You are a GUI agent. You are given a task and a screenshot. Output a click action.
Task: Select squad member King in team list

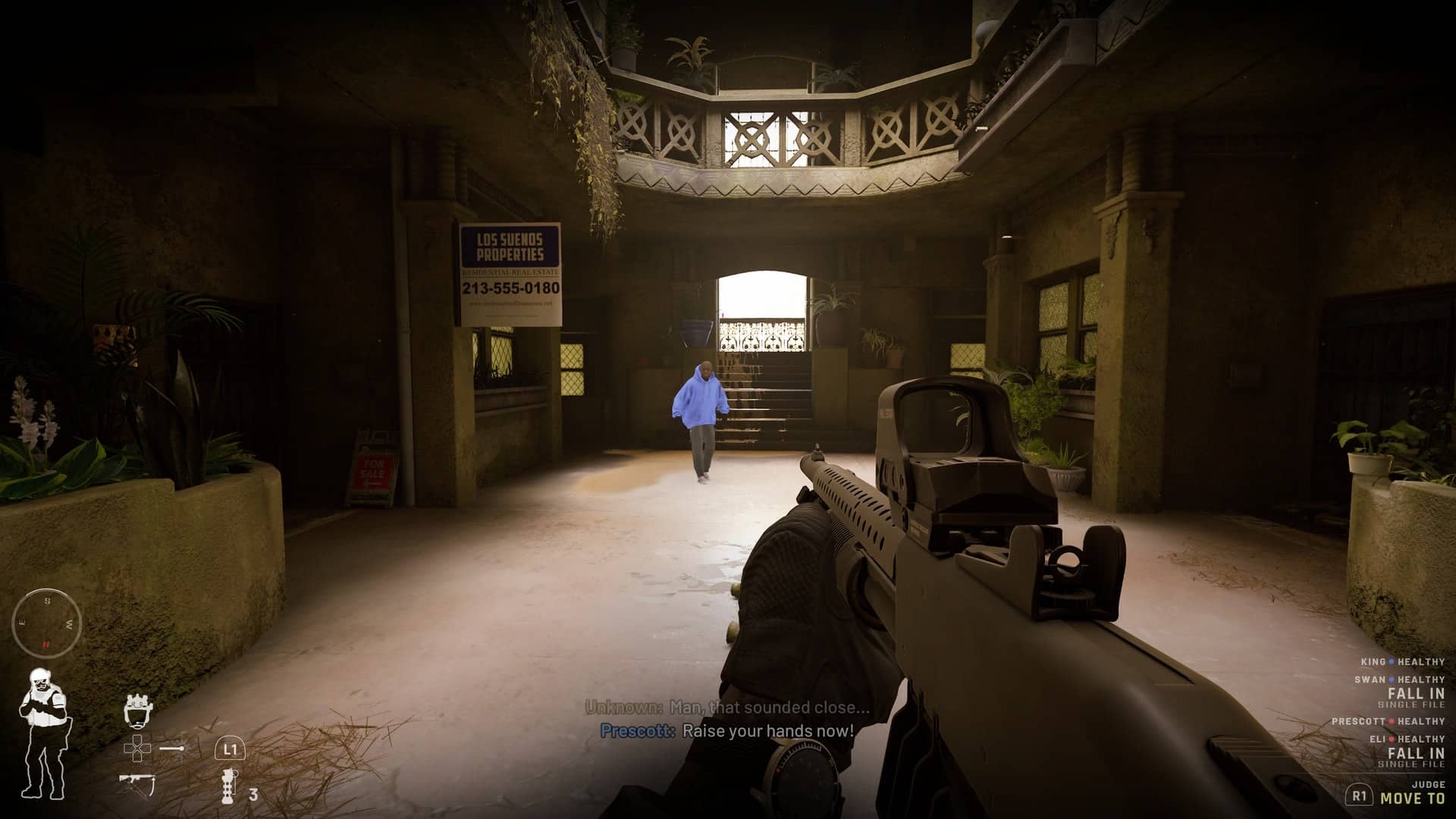pyautogui.click(x=1402, y=662)
